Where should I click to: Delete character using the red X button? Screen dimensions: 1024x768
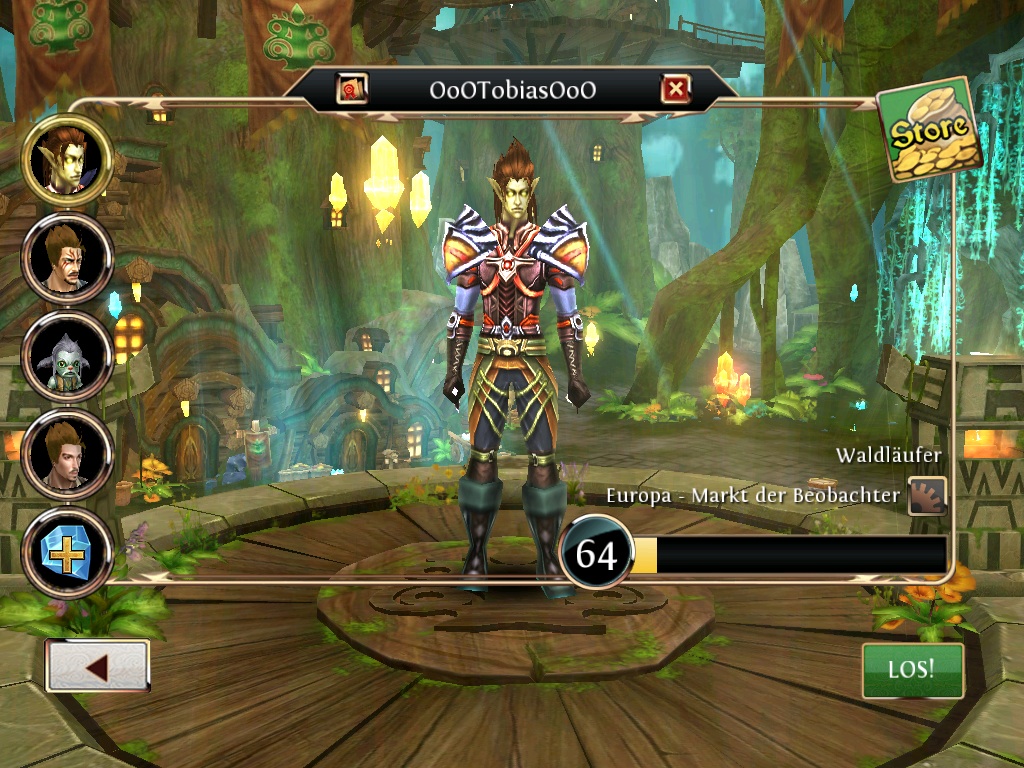[676, 90]
